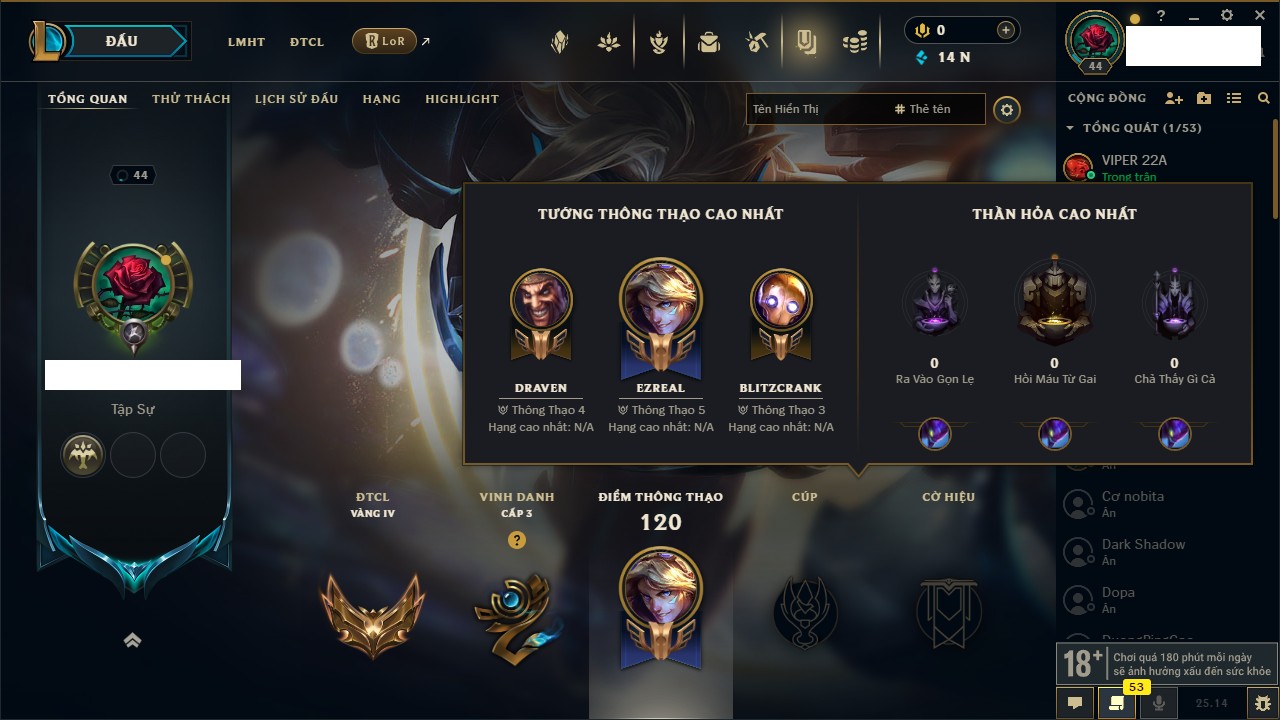Select friend Dark Shadow in the list

point(1143,545)
